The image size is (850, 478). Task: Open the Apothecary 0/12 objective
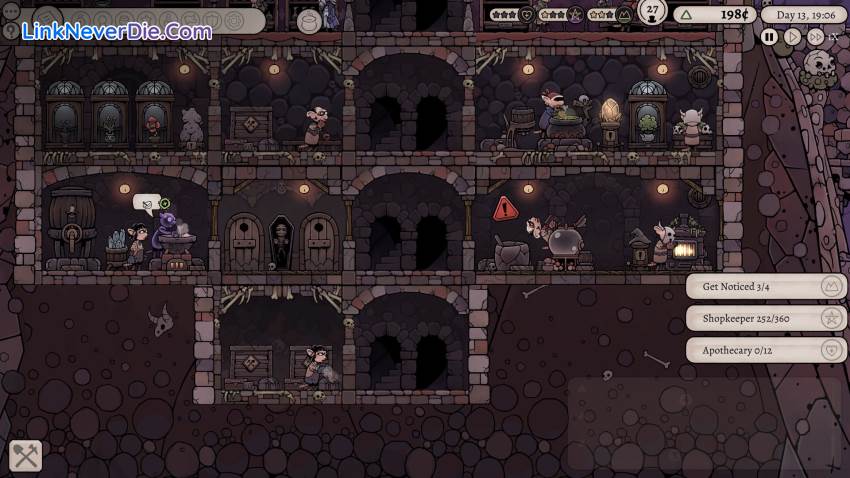pyautogui.click(x=766, y=350)
